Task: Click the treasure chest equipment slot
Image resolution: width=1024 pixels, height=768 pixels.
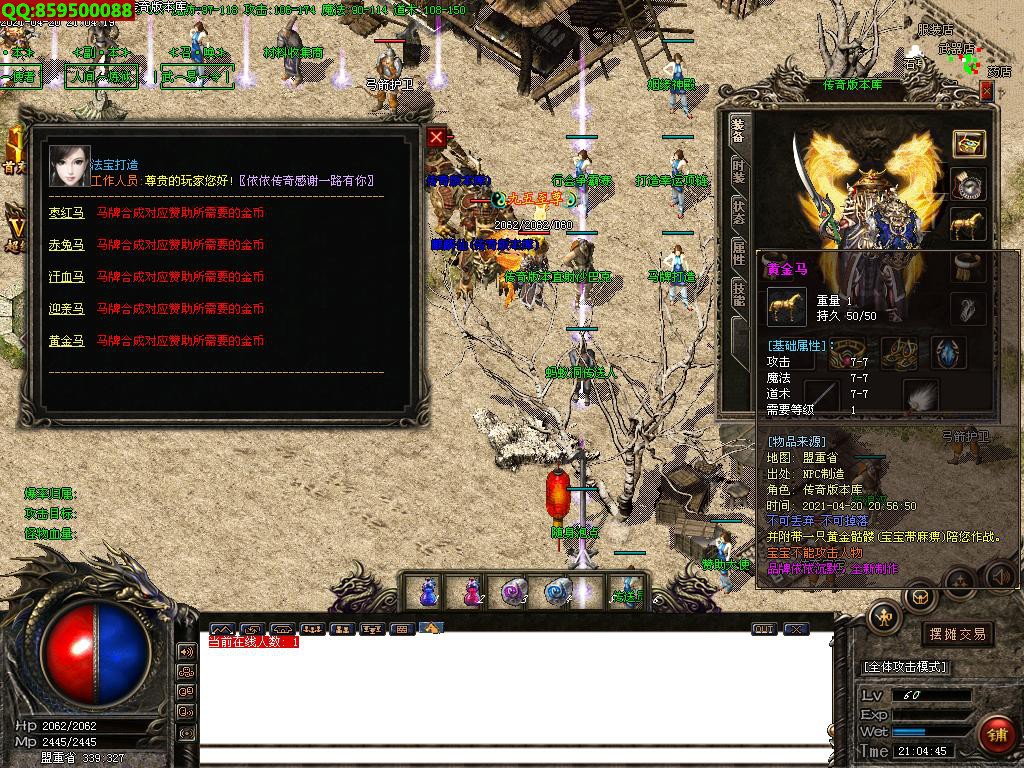Action: 967,144
